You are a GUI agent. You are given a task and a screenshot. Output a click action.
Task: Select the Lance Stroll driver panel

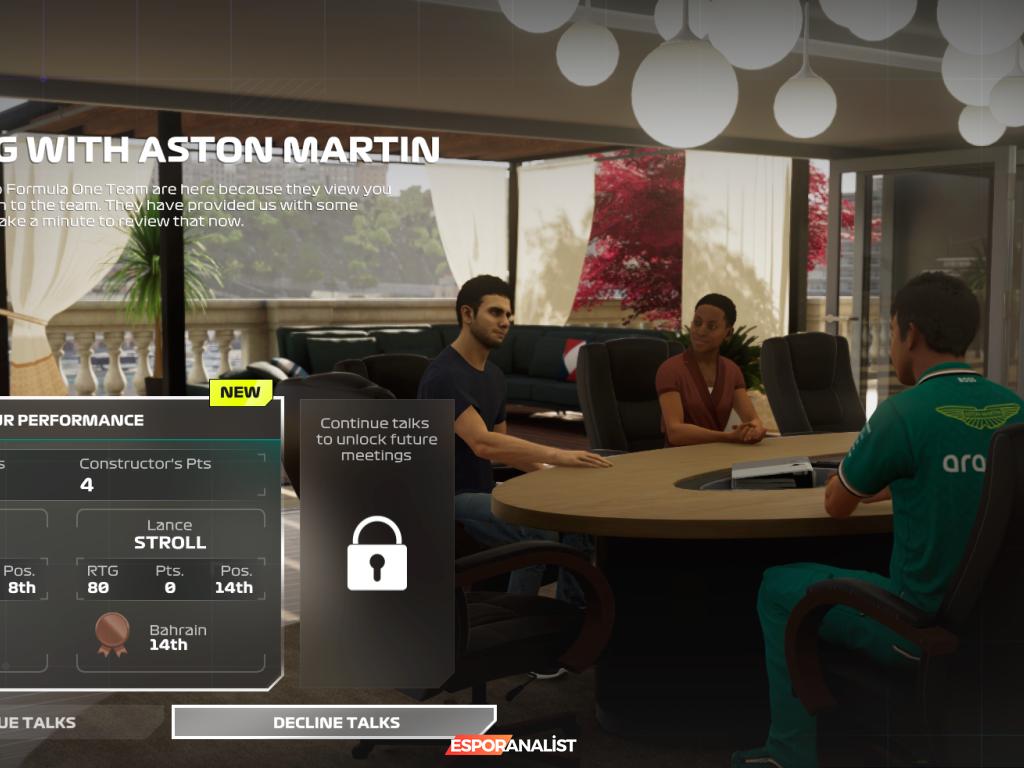point(170,590)
